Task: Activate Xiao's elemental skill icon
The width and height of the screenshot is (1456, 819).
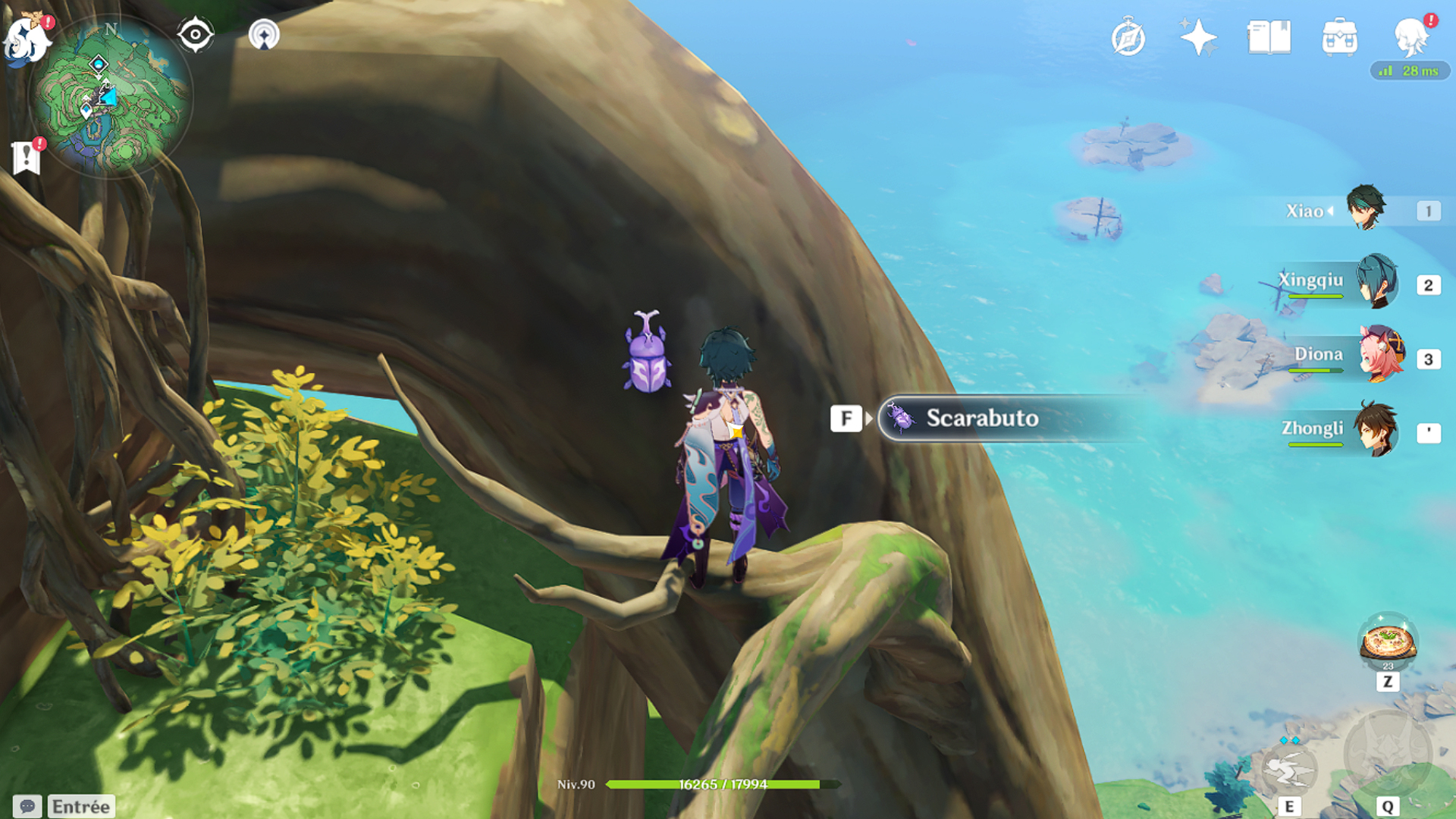Action: 1288,769
